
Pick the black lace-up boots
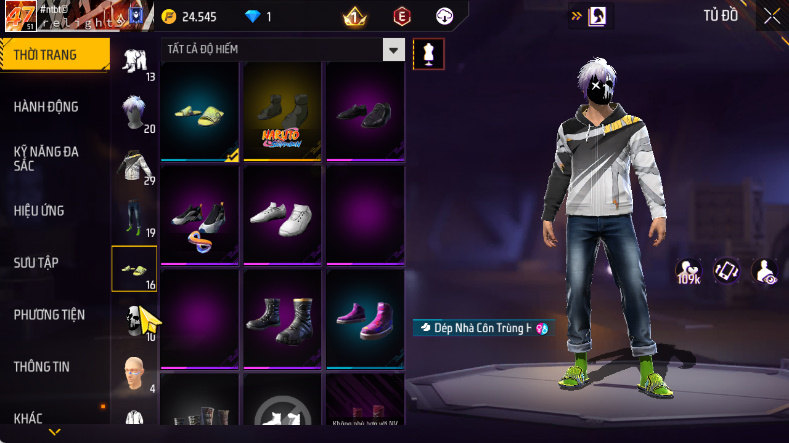coord(283,317)
